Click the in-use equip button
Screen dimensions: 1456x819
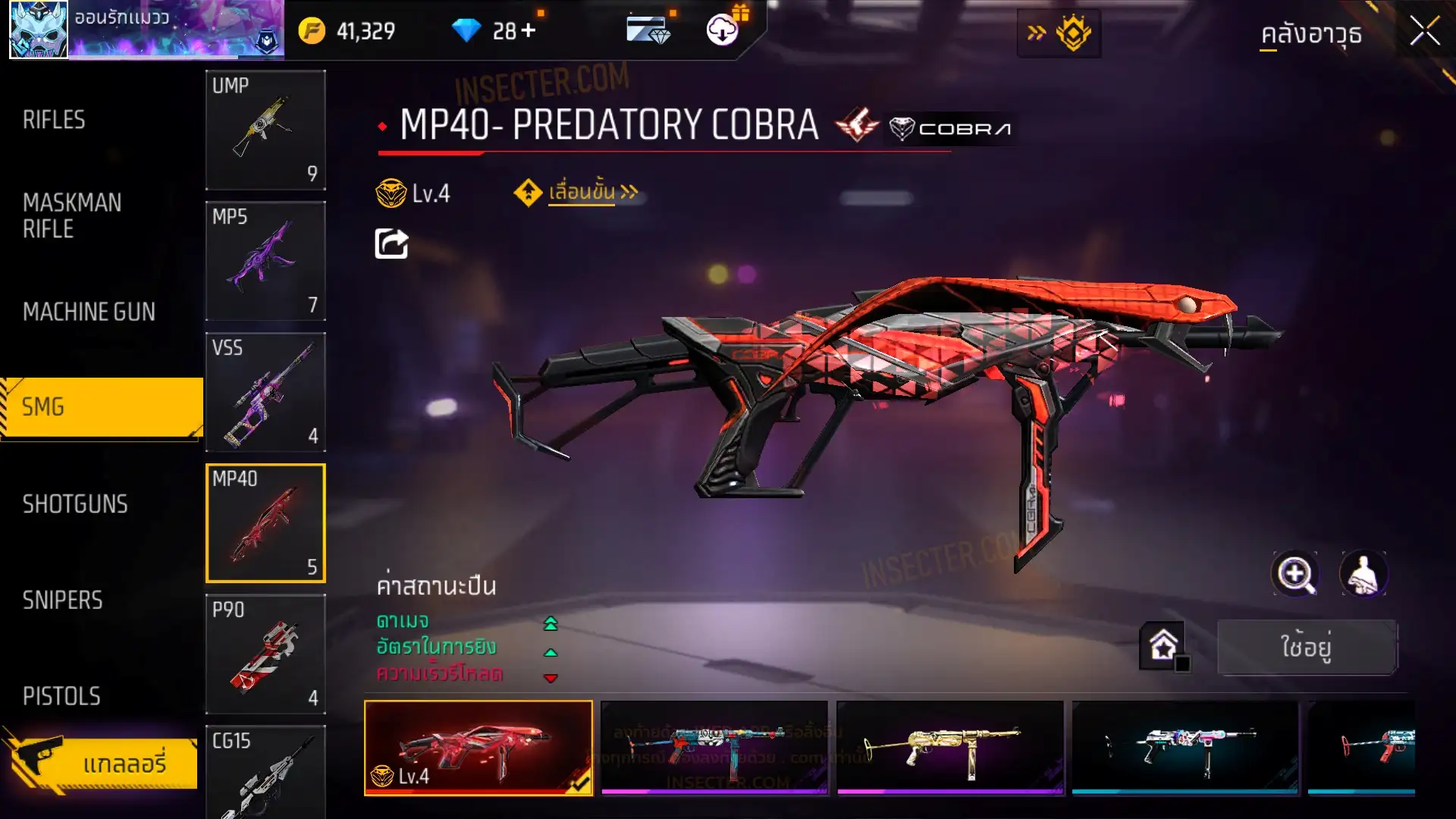click(x=1307, y=647)
